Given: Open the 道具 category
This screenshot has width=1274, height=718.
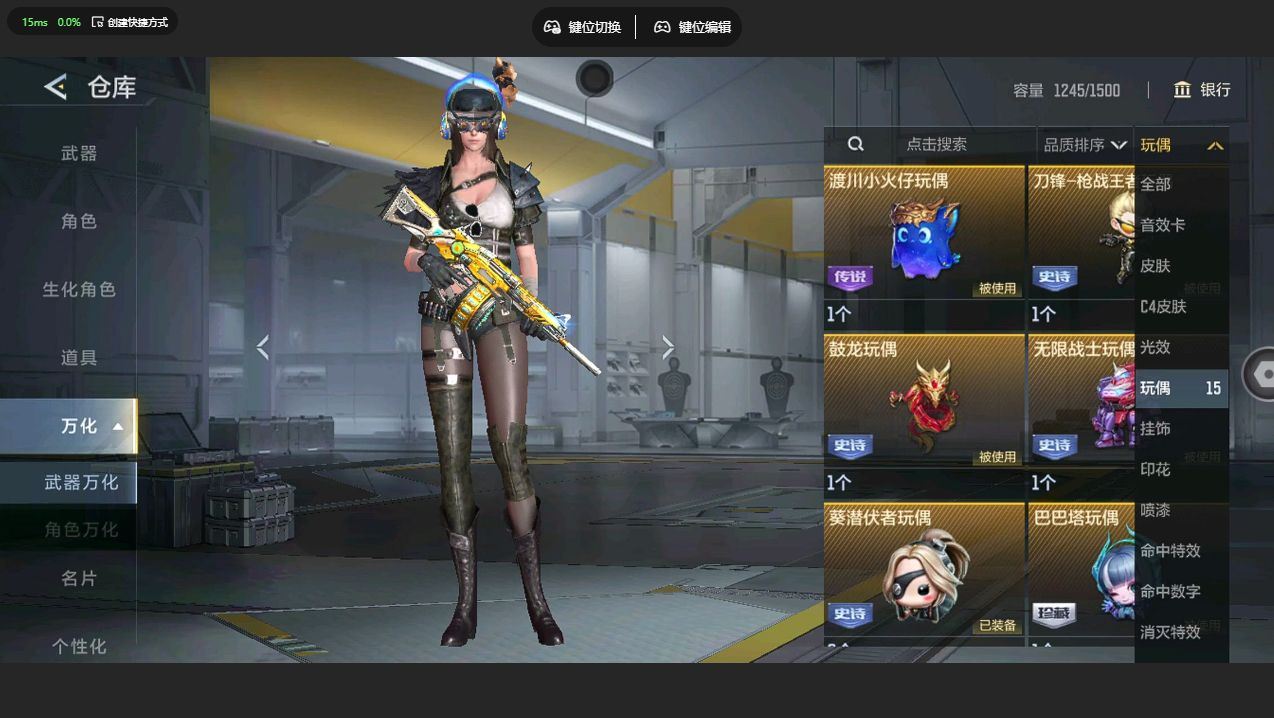Looking at the screenshot, I should pyautogui.click(x=79, y=357).
